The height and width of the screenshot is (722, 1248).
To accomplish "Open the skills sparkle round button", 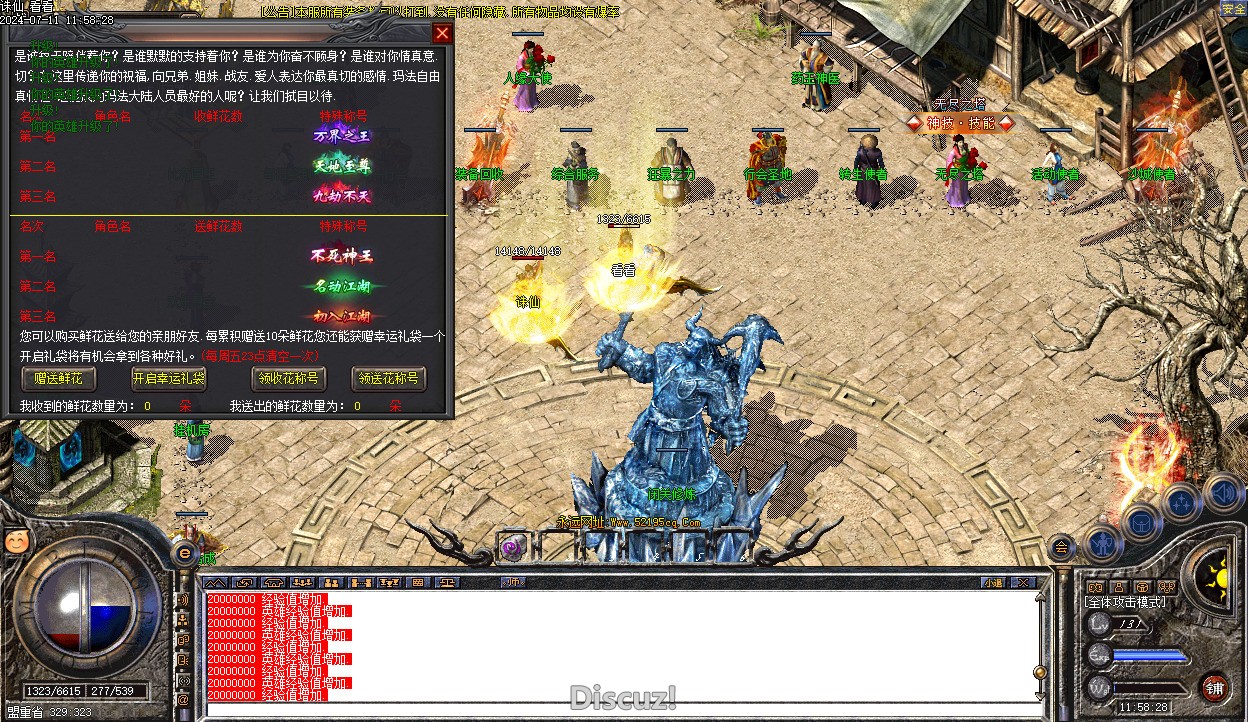I will [x=1181, y=500].
